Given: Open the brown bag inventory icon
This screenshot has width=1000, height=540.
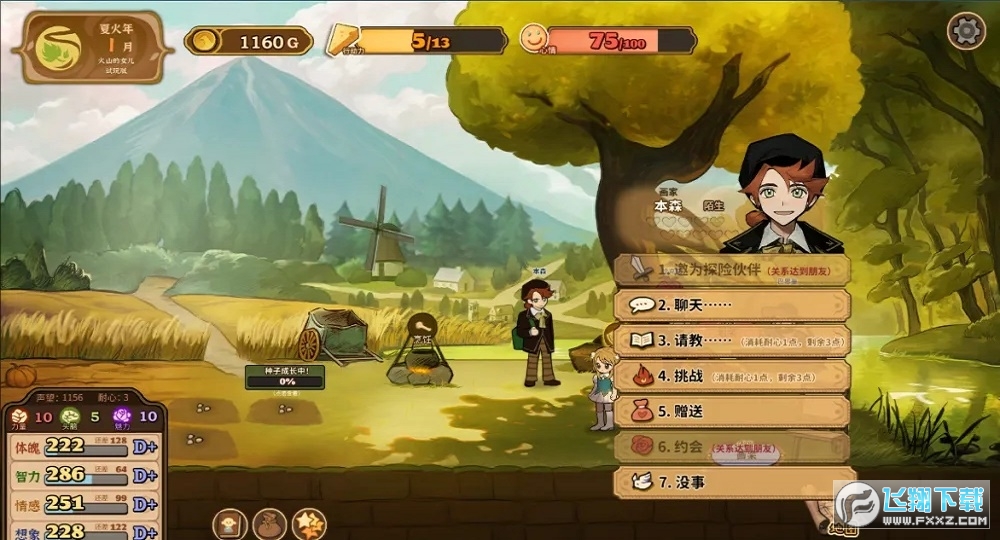Looking at the screenshot, I should pos(269,523).
